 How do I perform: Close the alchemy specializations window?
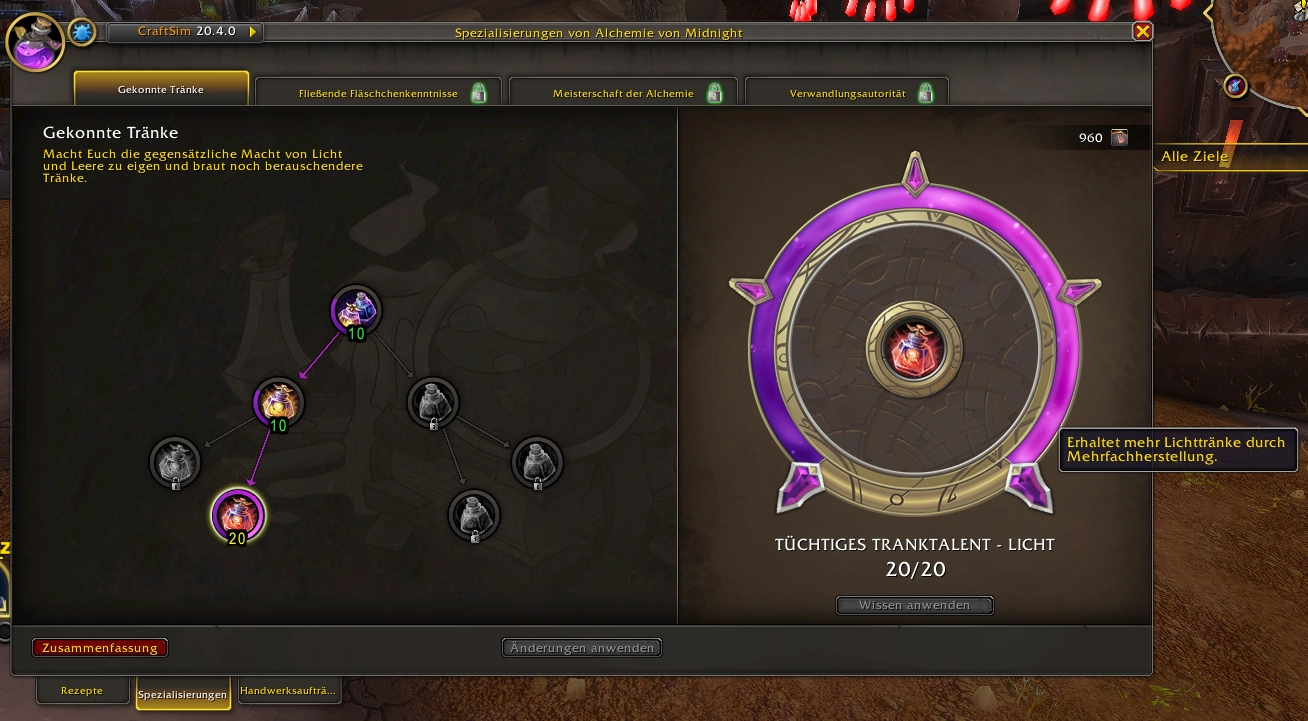click(x=1141, y=32)
